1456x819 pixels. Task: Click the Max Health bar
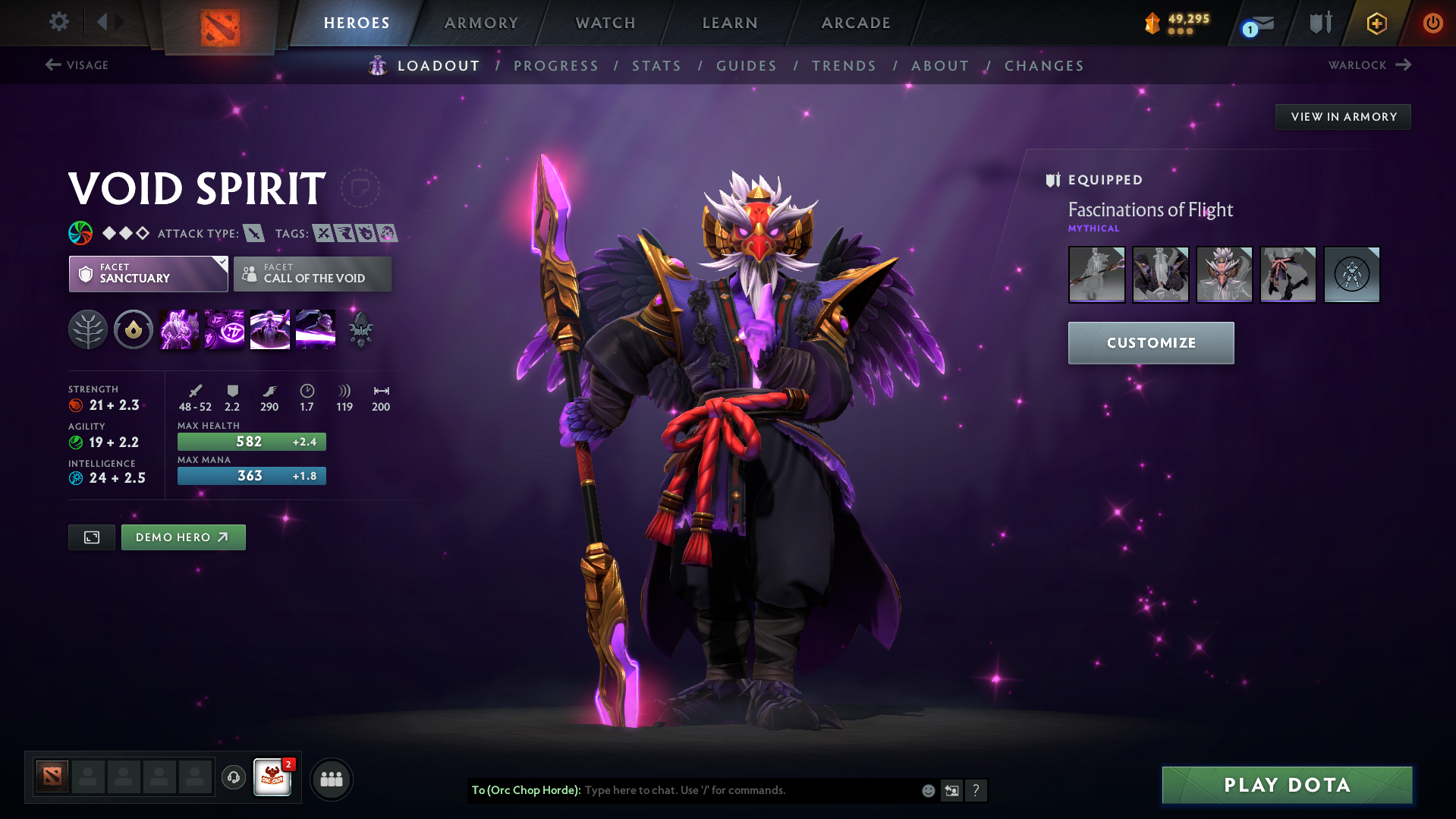click(251, 441)
